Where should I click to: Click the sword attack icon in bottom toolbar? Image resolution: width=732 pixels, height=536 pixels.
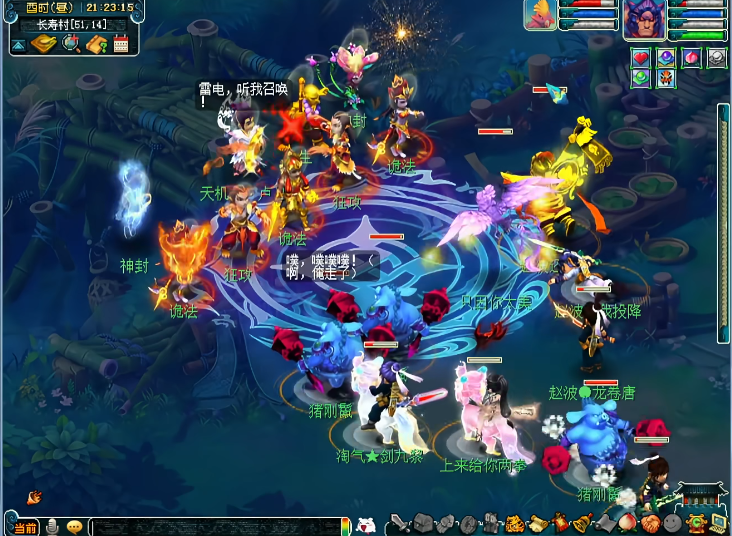click(397, 524)
